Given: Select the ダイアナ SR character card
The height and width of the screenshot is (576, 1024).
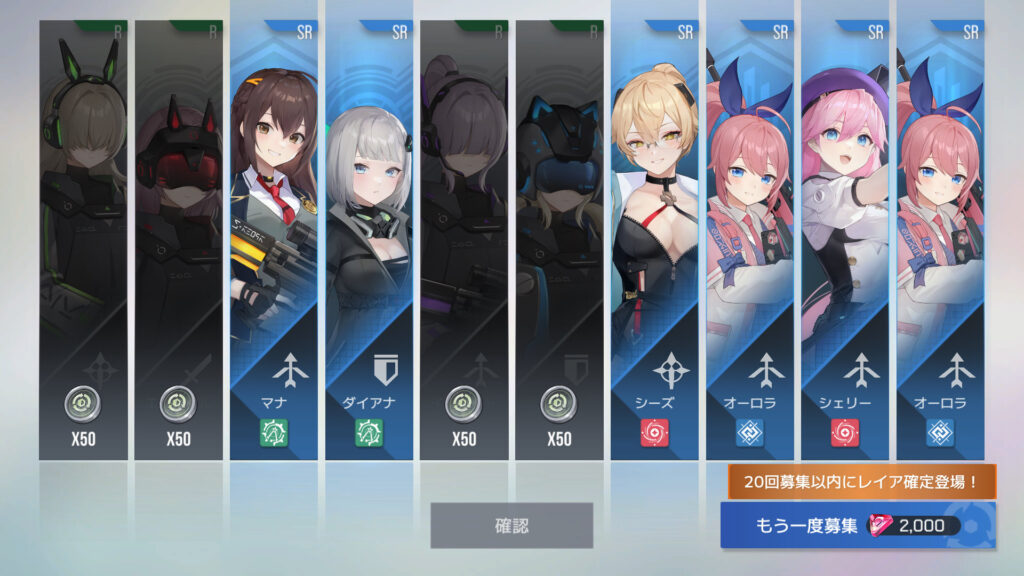Looking at the screenshot, I should coord(369,240).
